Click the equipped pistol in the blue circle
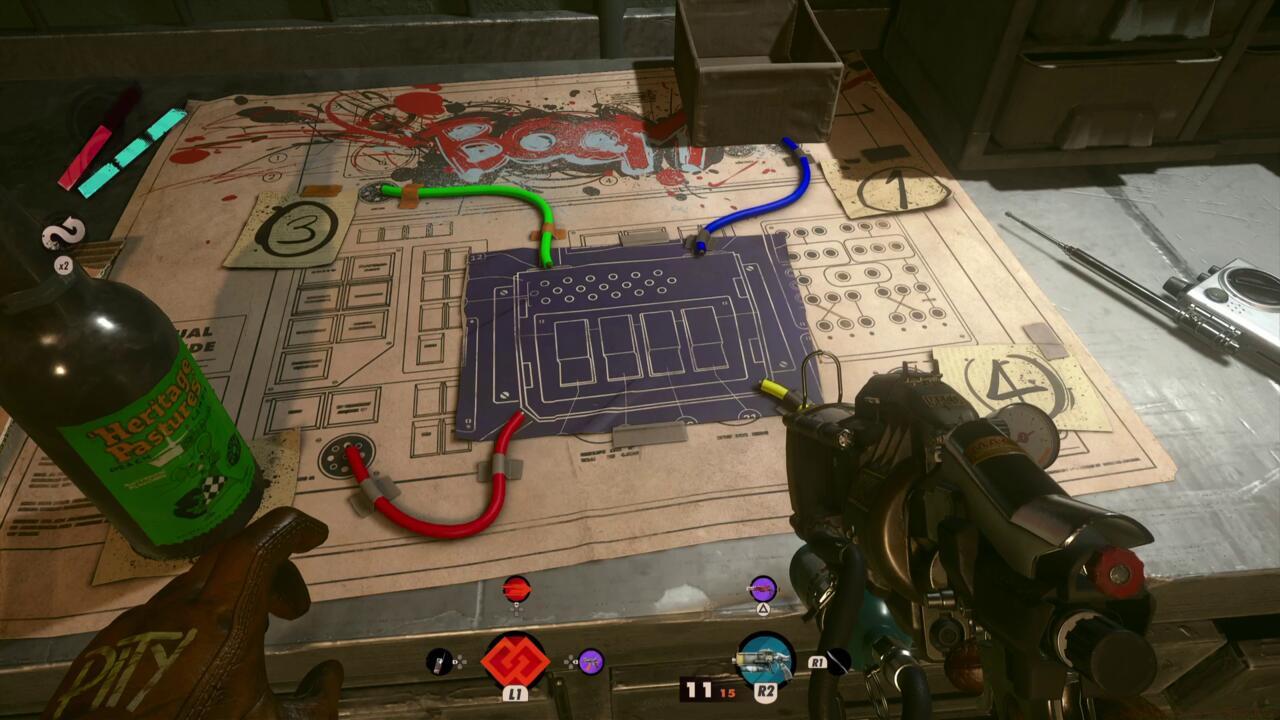The width and height of the screenshot is (1280, 720). click(765, 660)
